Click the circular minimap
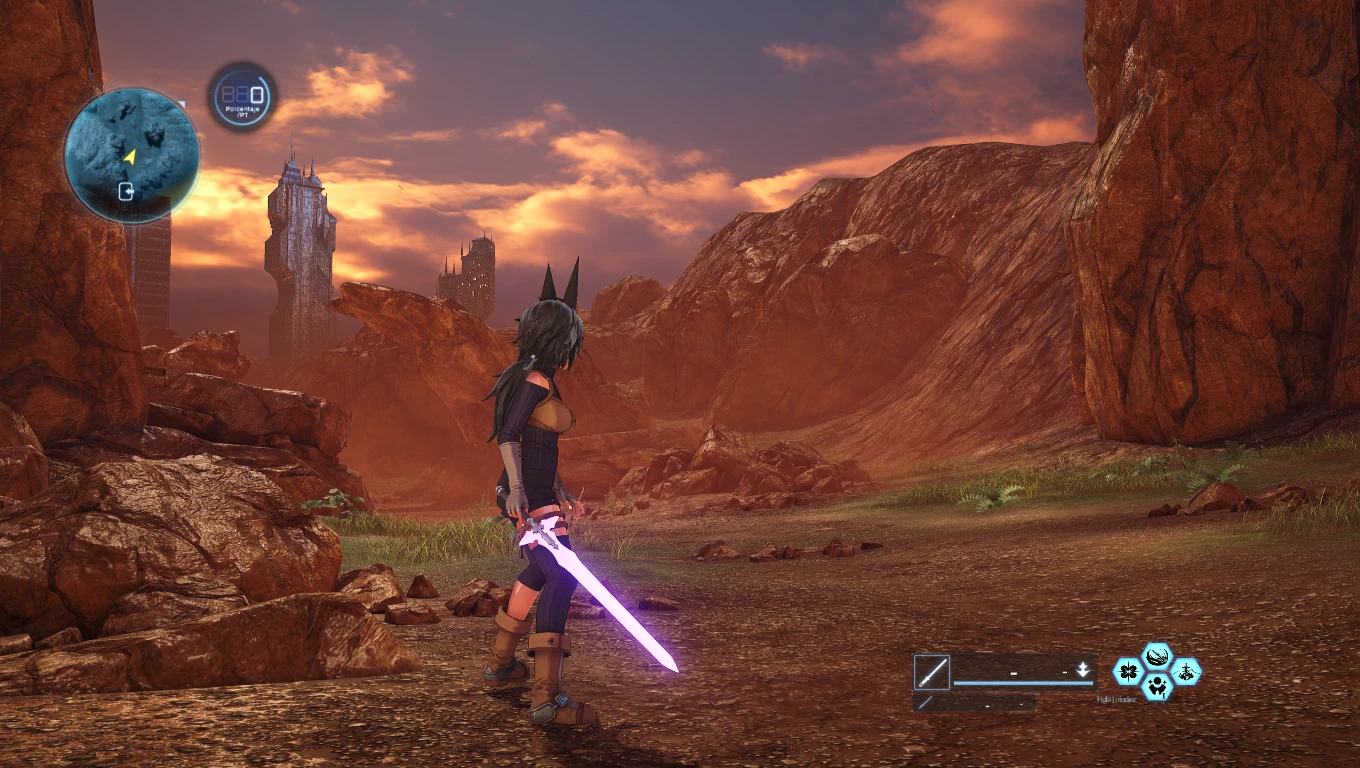 pyautogui.click(x=131, y=155)
